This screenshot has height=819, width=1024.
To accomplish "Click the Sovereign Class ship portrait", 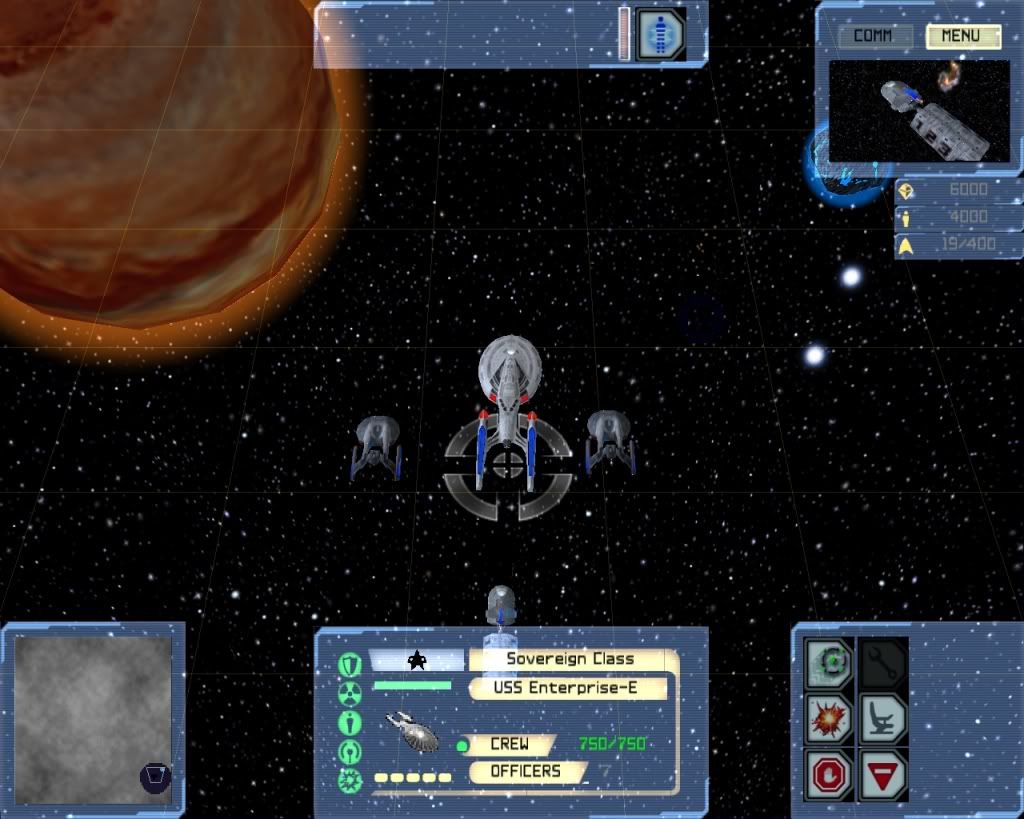I will [x=413, y=731].
